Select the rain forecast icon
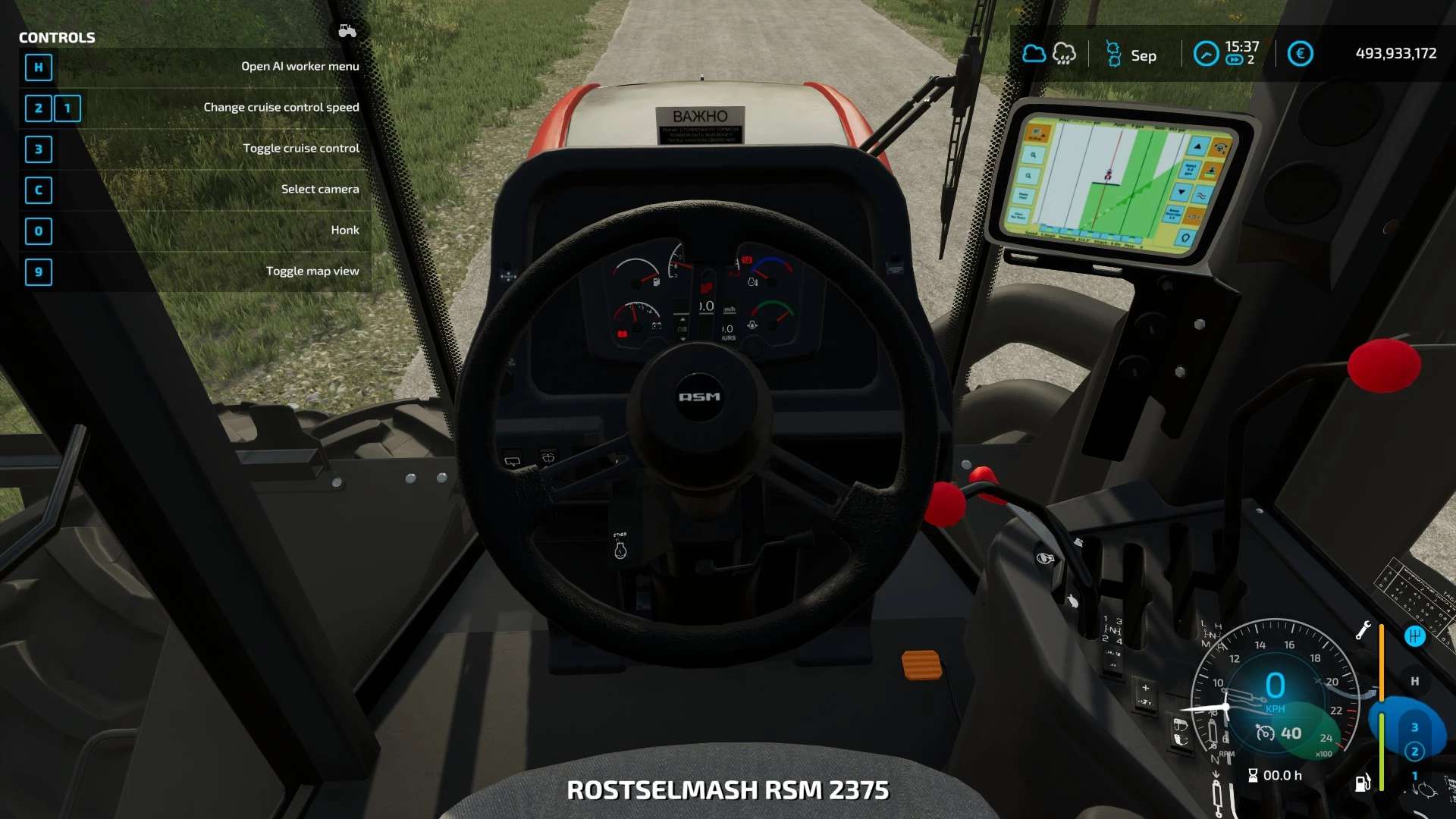Viewport: 1456px width, 819px height. 1064,54
